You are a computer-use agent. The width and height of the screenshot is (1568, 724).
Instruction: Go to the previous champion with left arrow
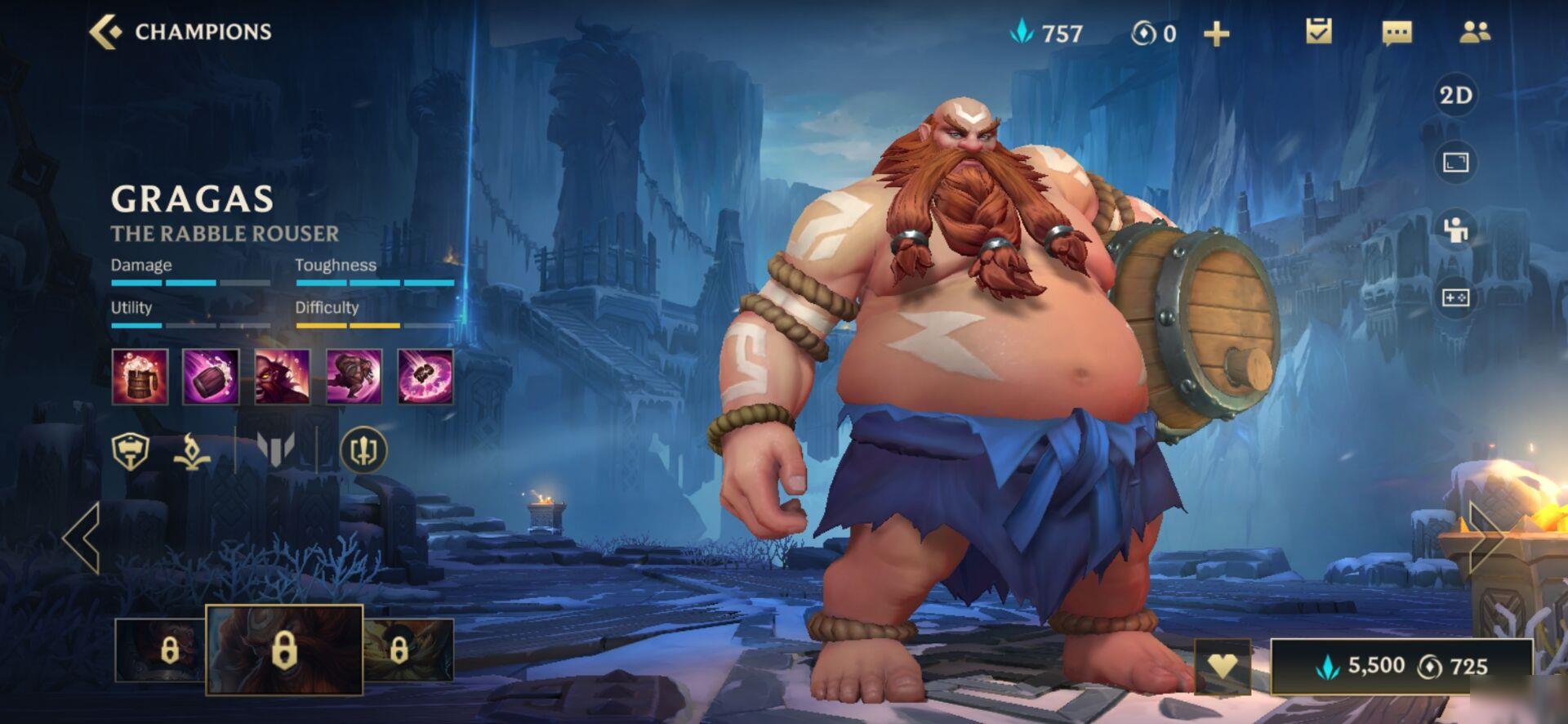click(82, 537)
